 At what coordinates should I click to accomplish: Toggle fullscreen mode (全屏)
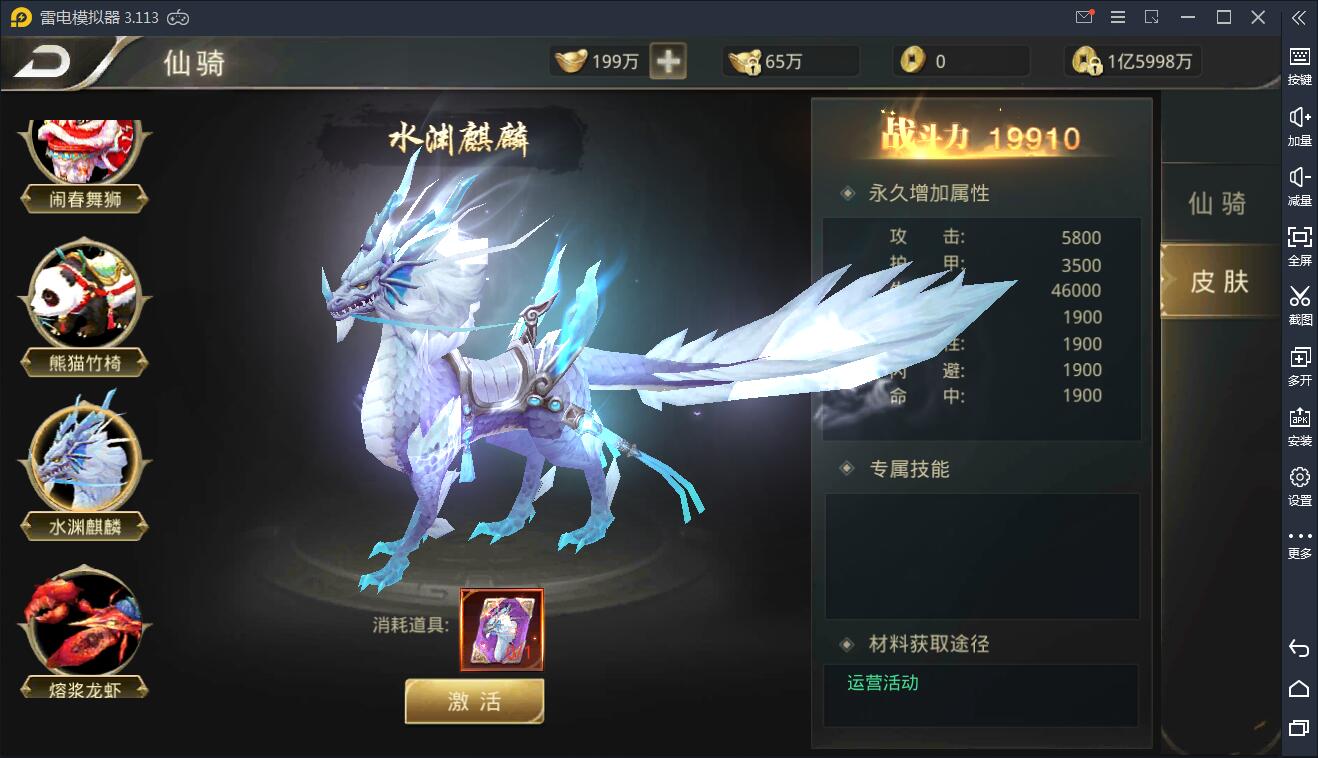point(1298,243)
